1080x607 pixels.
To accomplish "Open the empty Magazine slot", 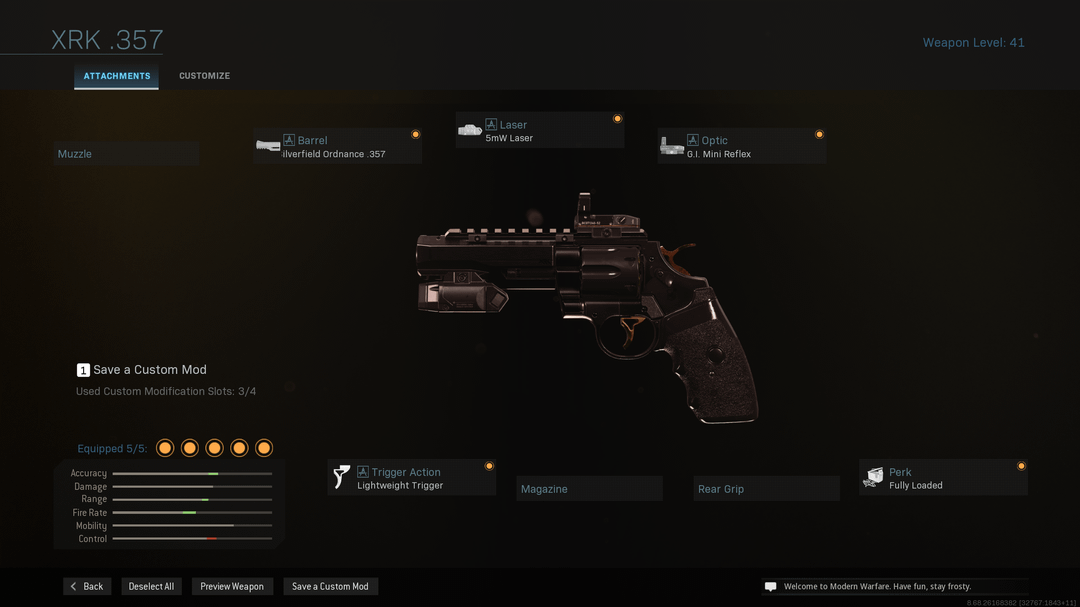I will (x=590, y=489).
